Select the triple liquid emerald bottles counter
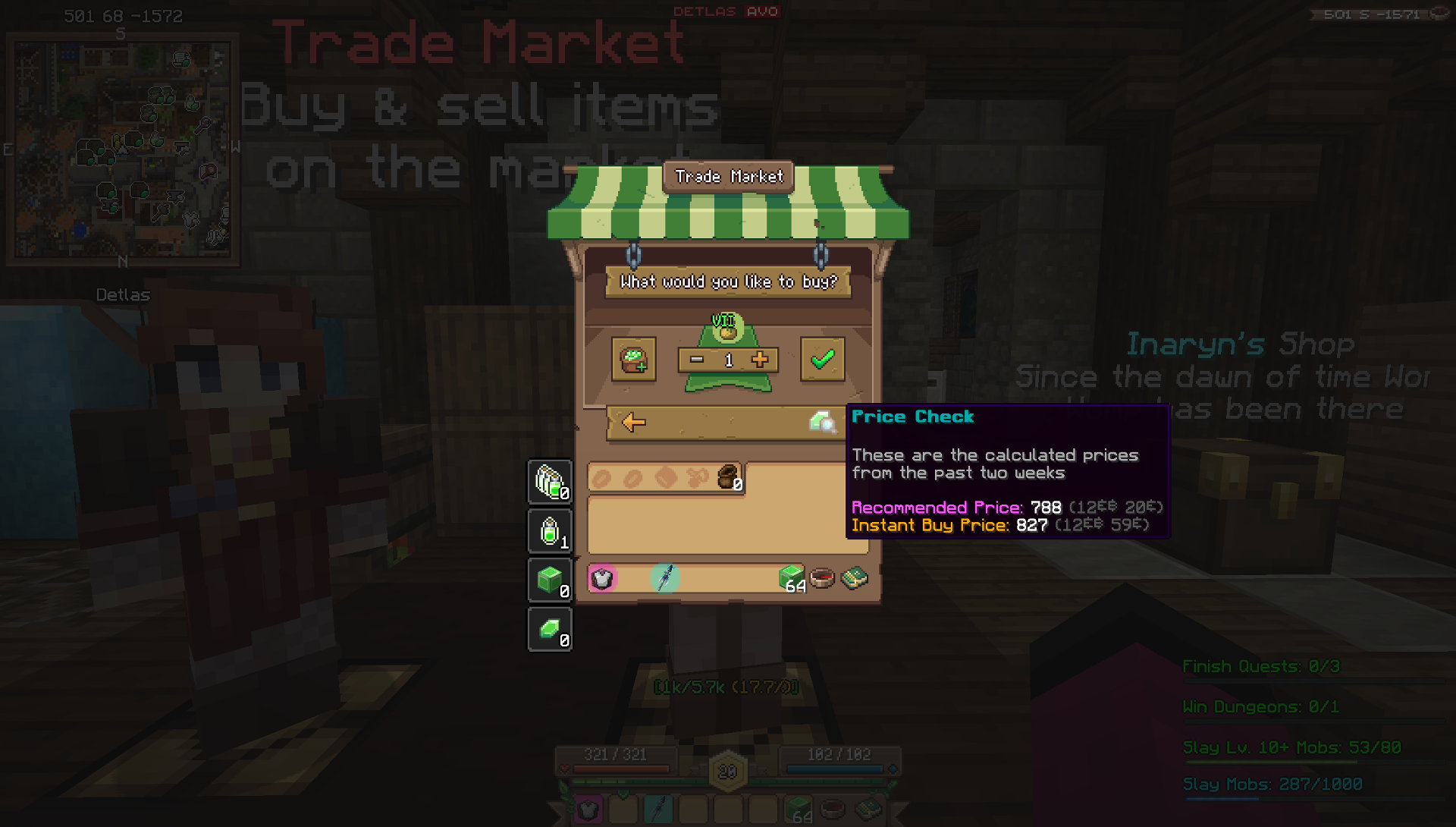Image resolution: width=1456 pixels, height=827 pixels. [550, 482]
